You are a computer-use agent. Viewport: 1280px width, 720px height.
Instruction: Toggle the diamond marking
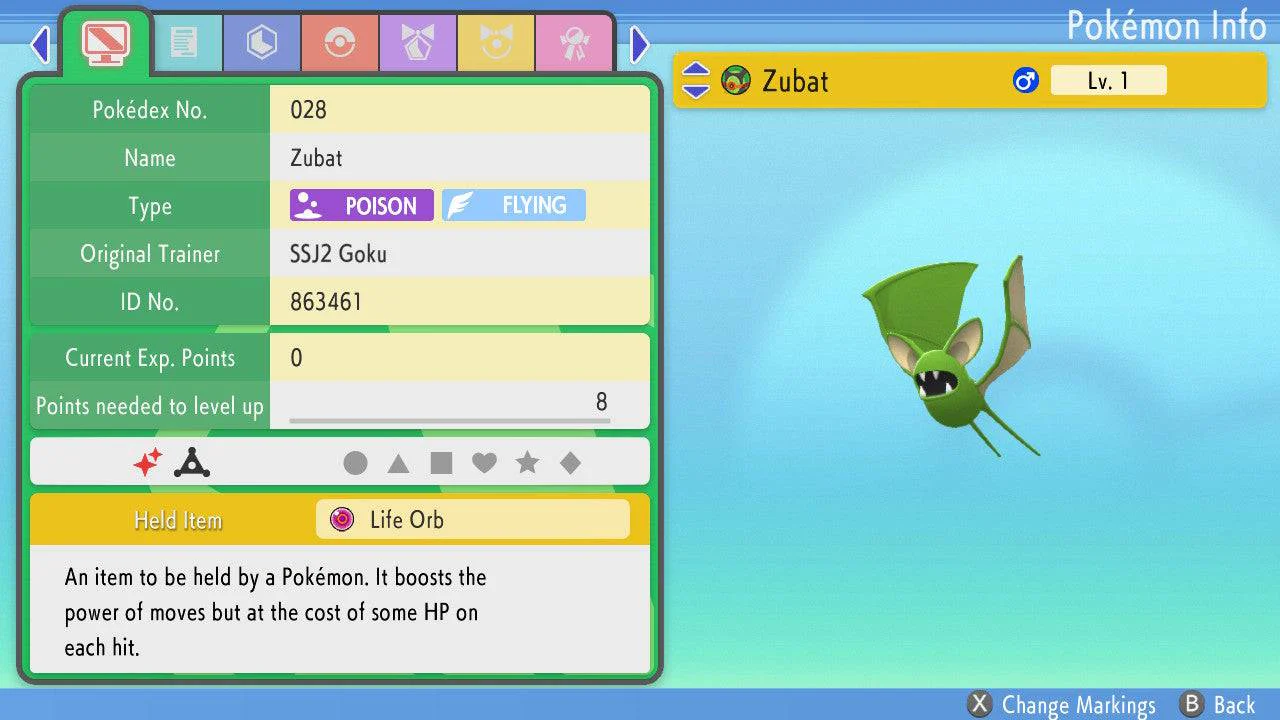coord(570,463)
